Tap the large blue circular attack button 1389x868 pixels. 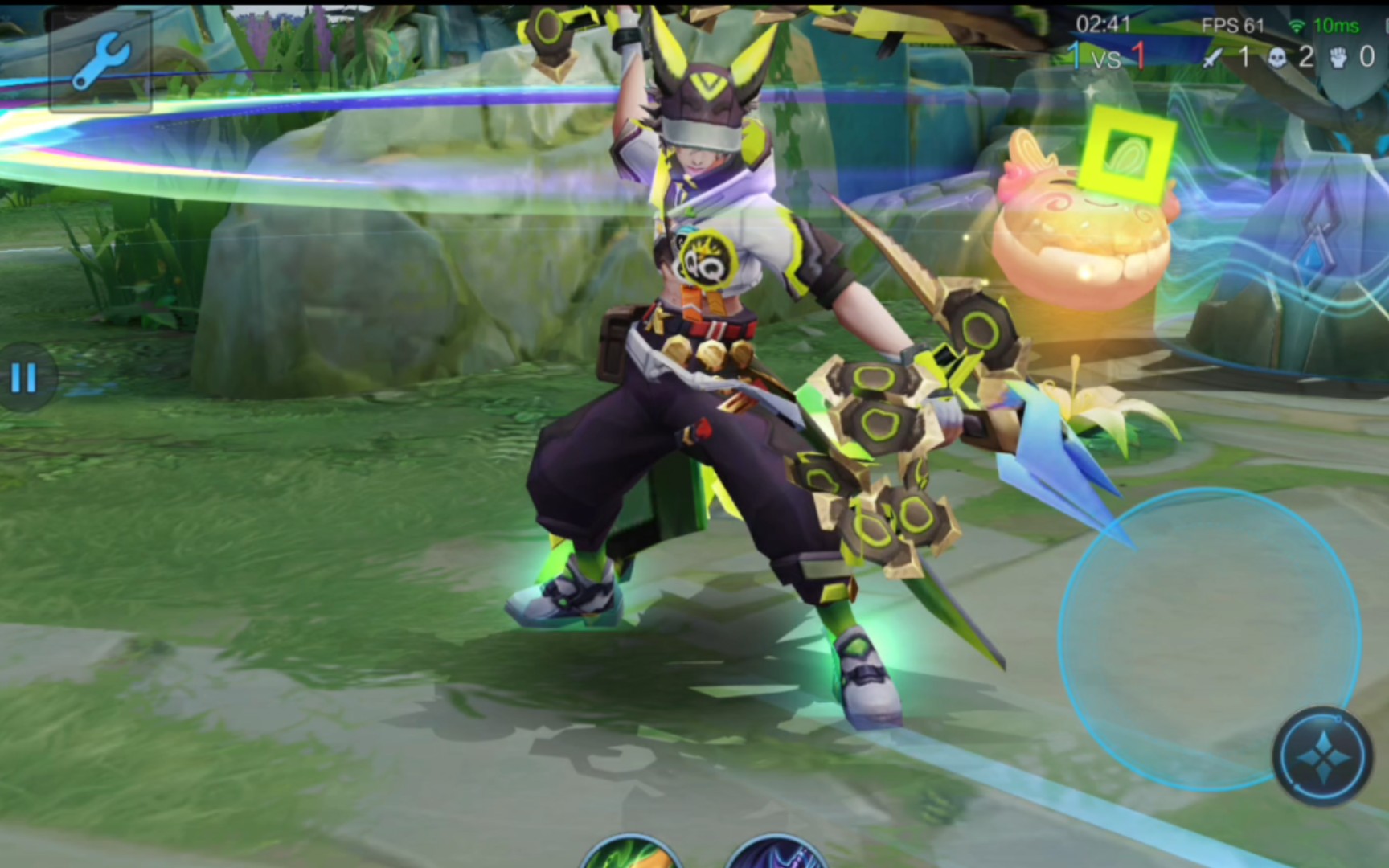pos(1208,638)
